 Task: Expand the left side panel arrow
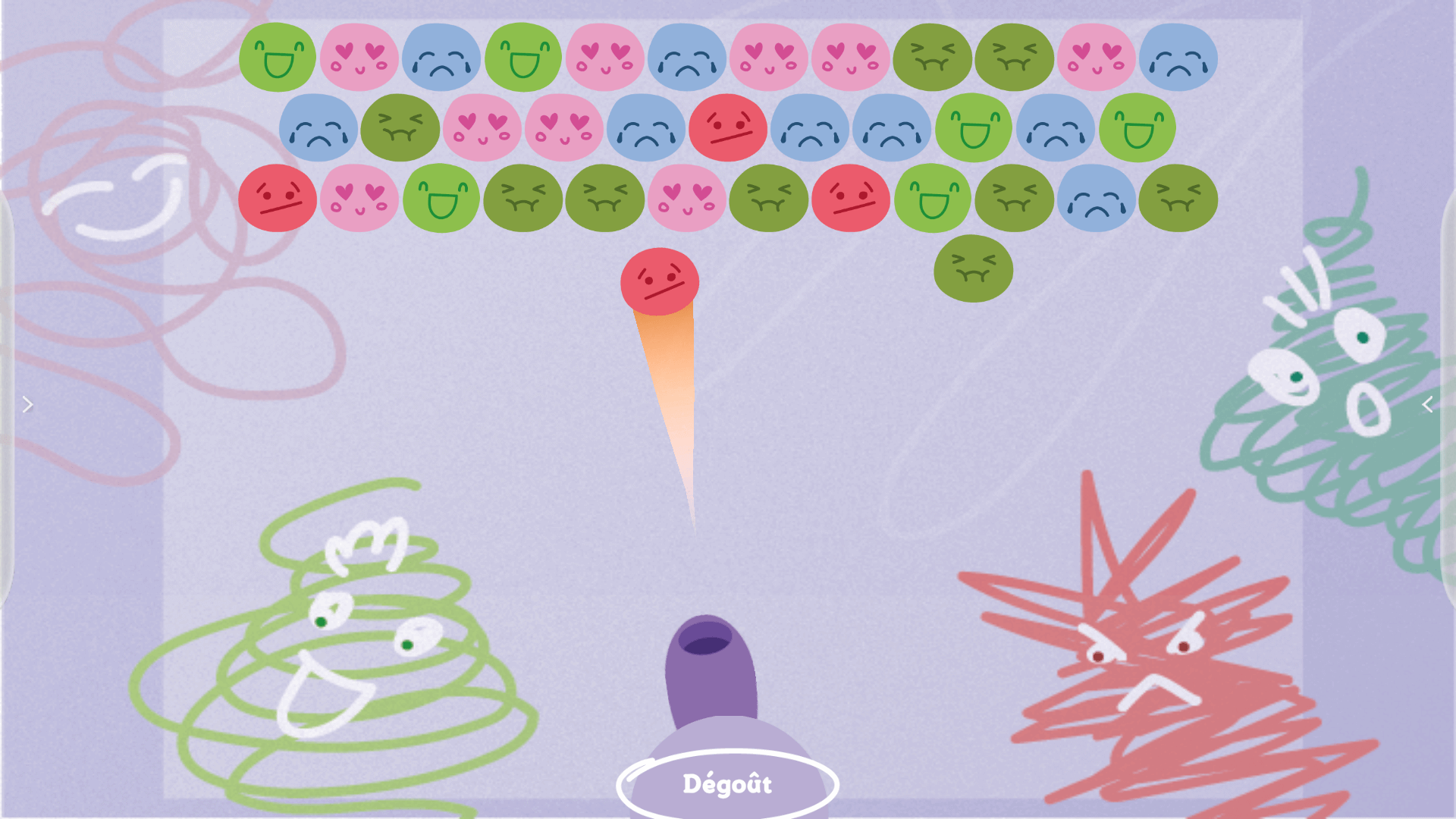click(x=27, y=405)
